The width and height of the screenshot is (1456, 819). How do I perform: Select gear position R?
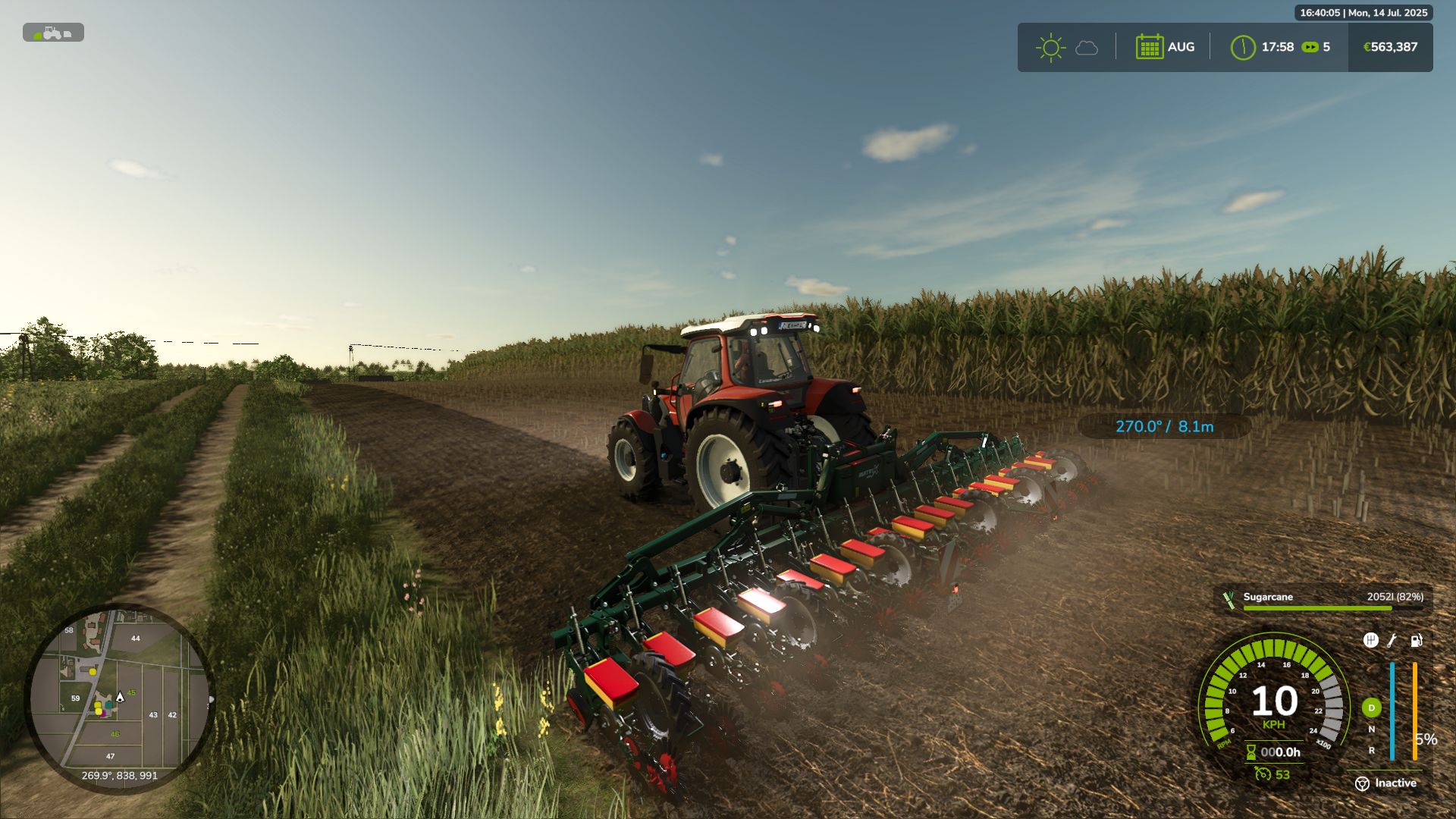pyautogui.click(x=1372, y=751)
